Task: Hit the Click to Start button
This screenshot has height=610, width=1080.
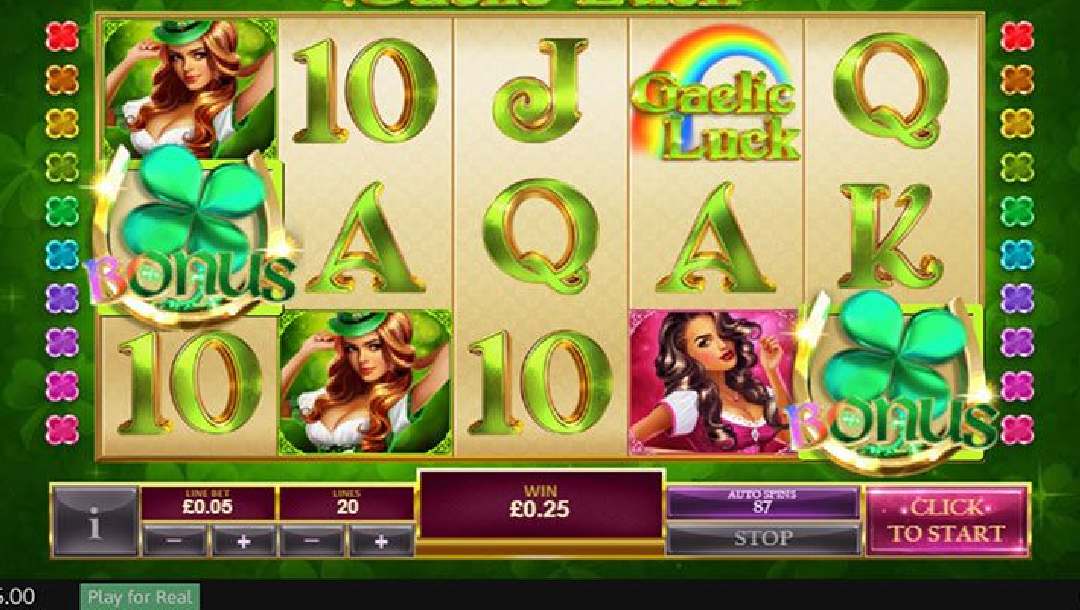Action: tap(946, 521)
